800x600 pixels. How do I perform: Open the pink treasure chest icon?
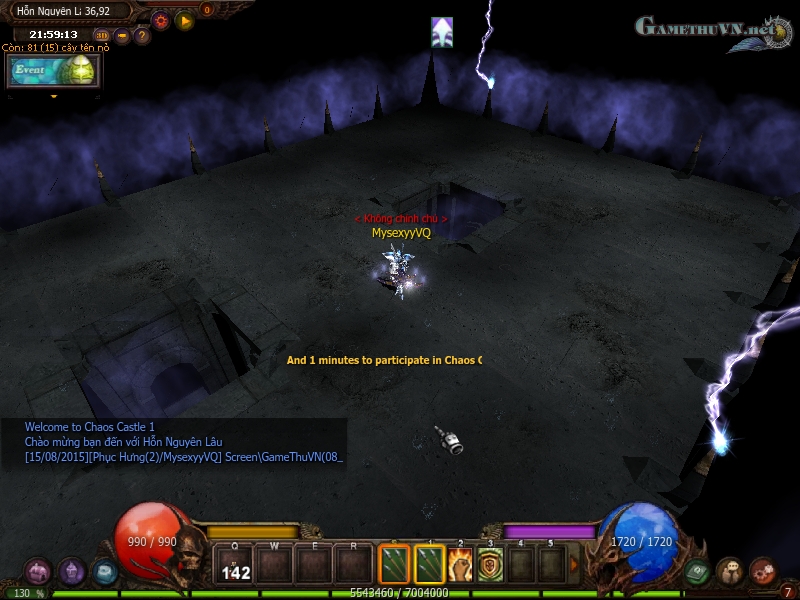click(38, 571)
